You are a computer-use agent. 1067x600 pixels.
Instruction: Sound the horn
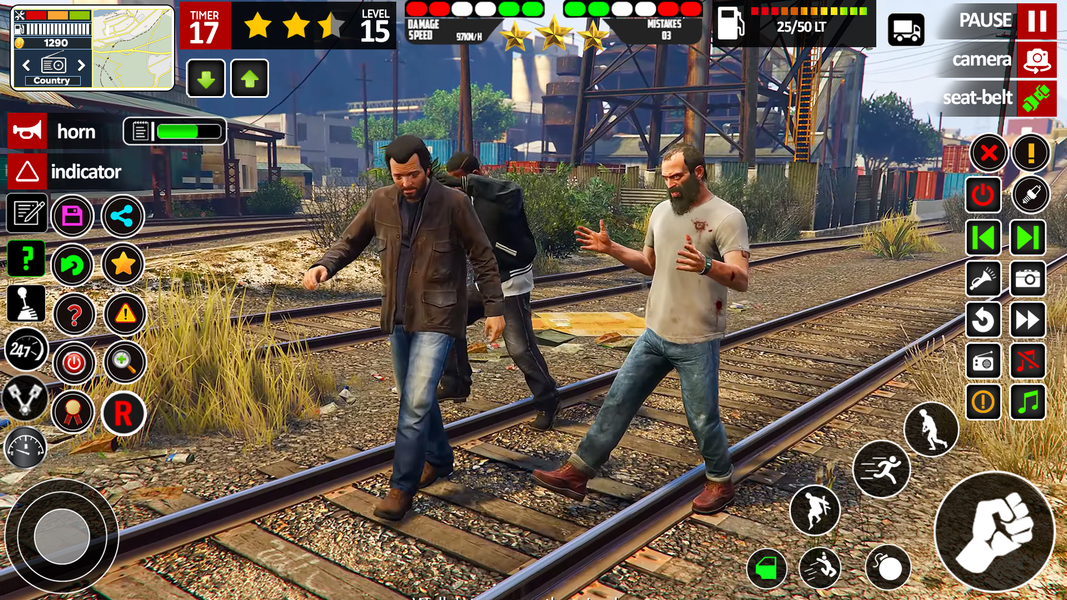coord(27,131)
